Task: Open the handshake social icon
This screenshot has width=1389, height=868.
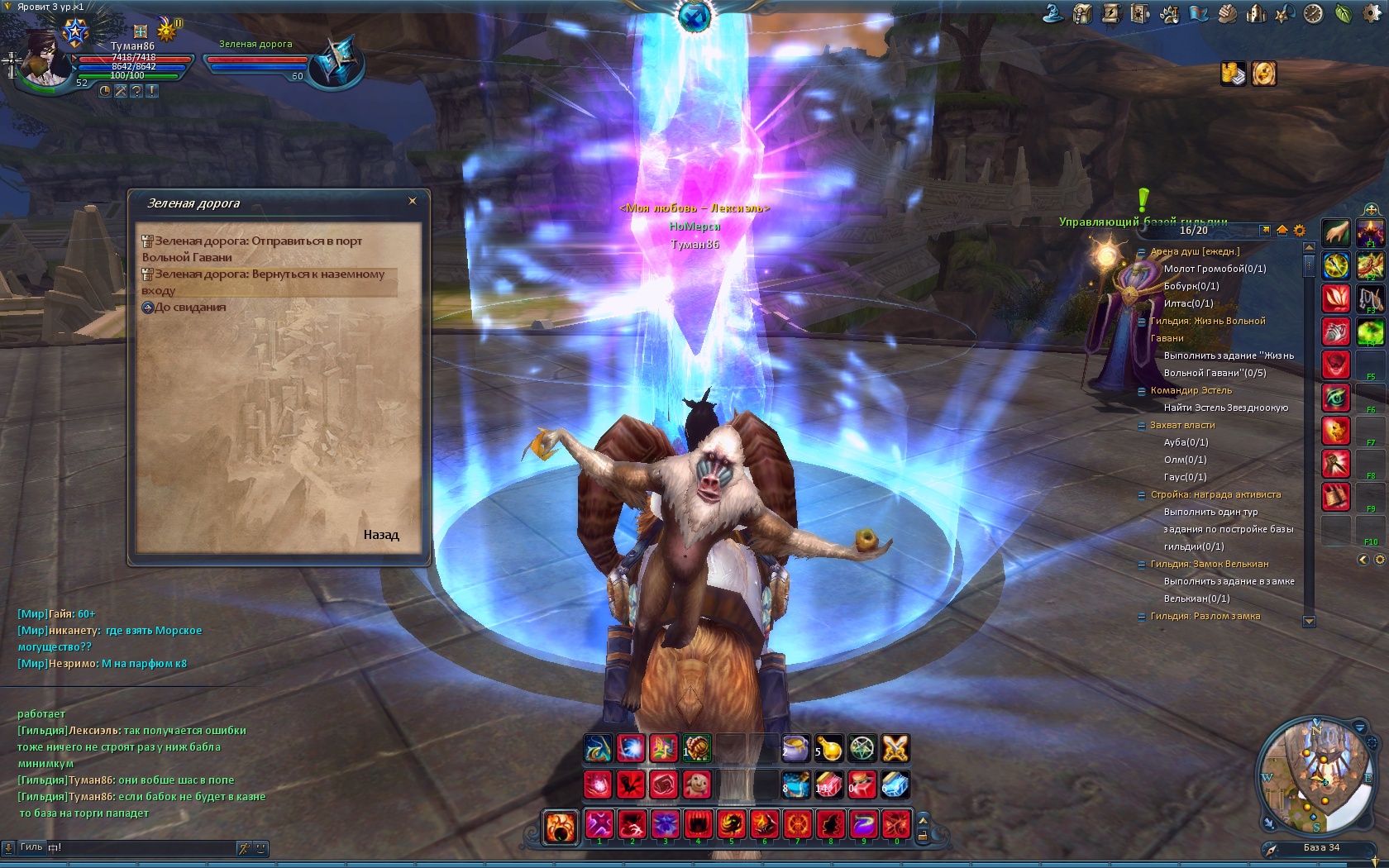Action: [1227, 13]
